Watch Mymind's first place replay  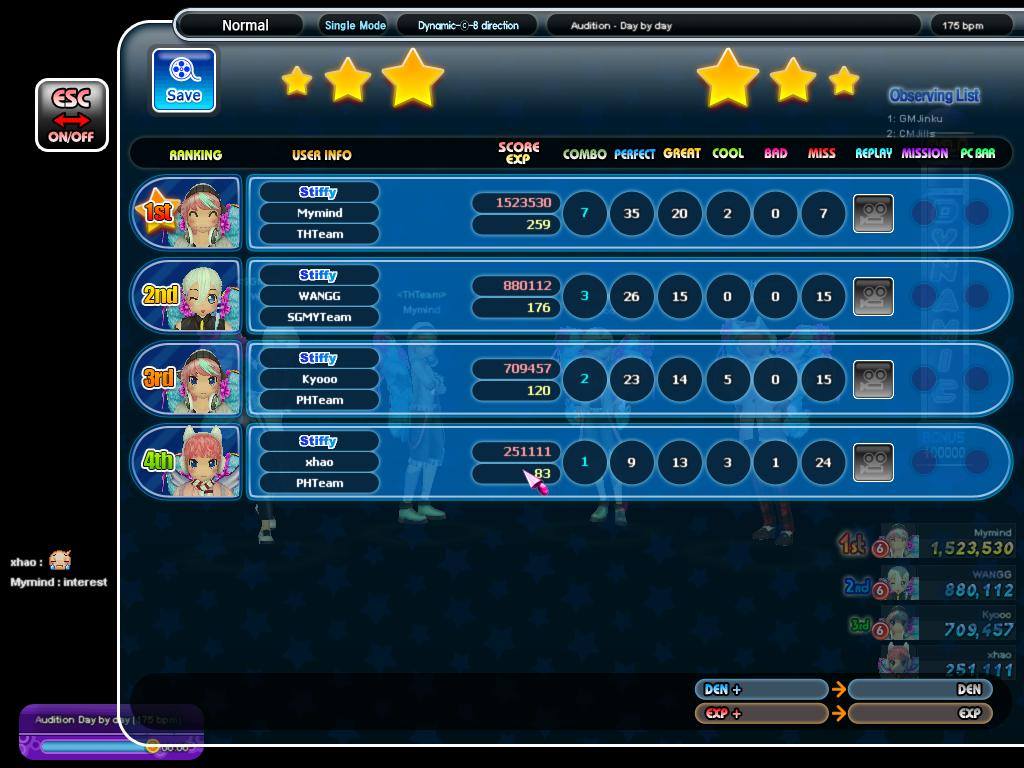coord(873,213)
